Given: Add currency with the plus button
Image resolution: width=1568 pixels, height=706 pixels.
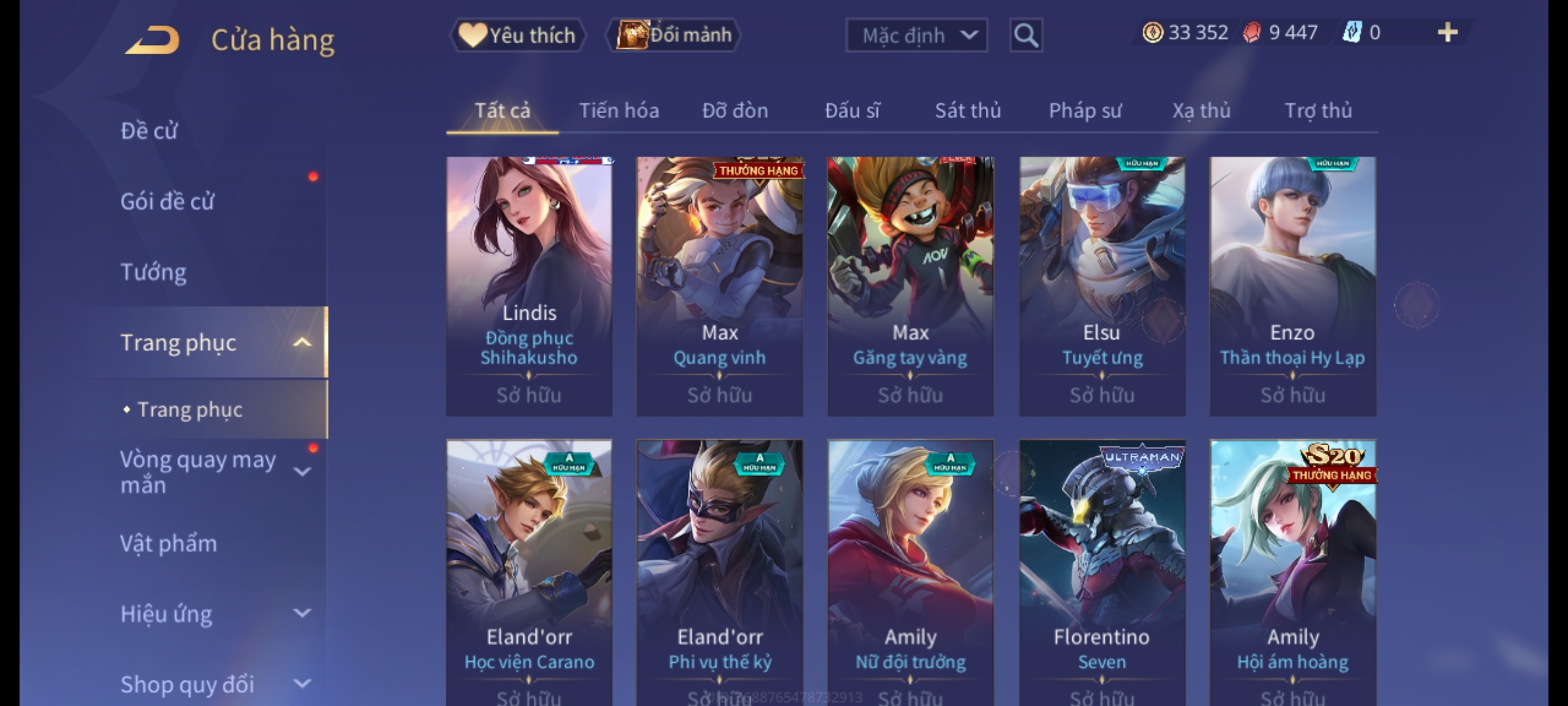Looking at the screenshot, I should [1447, 33].
